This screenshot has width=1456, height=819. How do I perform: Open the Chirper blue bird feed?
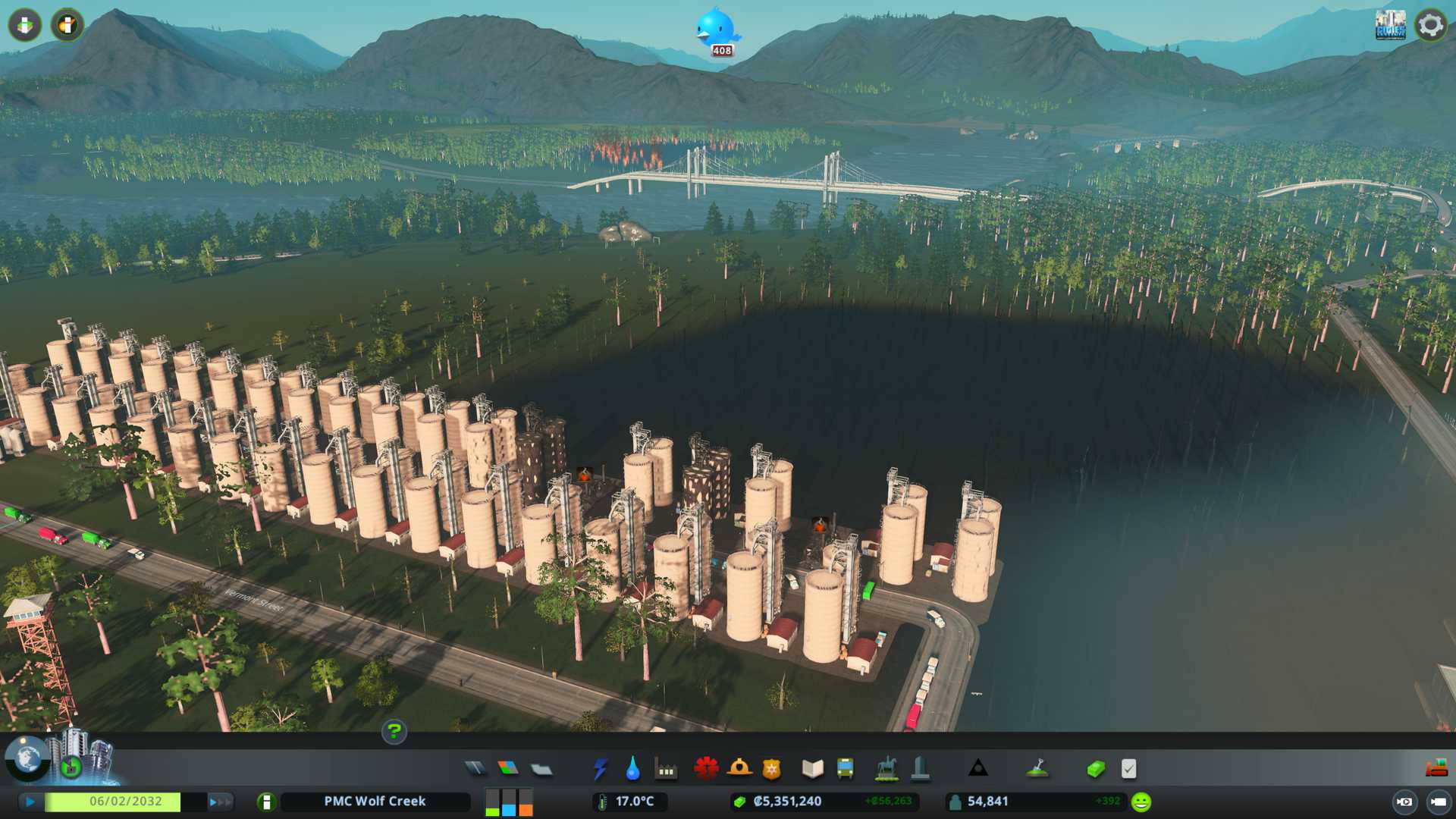pyautogui.click(x=716, y=30)
